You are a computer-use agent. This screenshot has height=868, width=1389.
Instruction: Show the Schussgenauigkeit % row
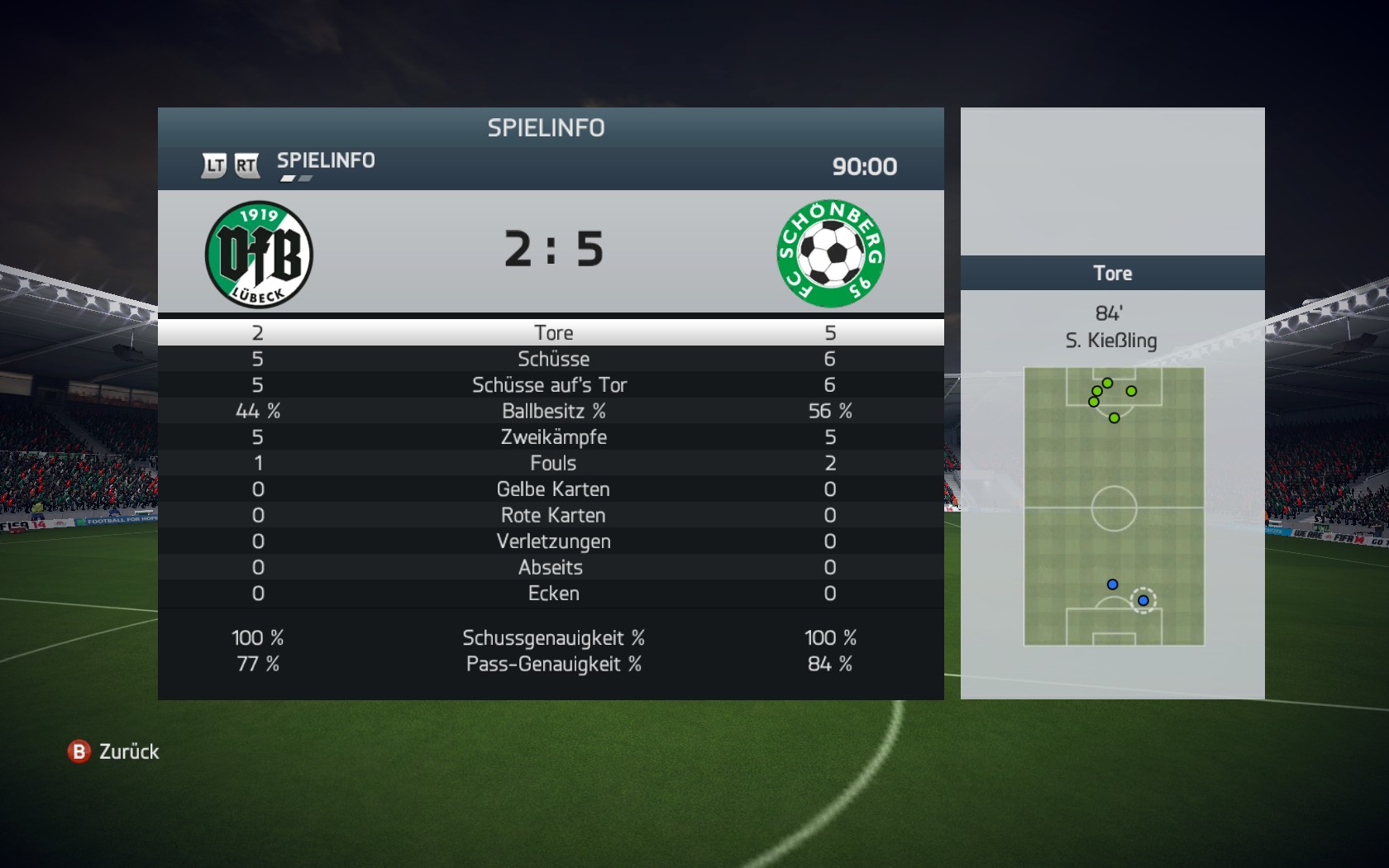coord(552,638)
